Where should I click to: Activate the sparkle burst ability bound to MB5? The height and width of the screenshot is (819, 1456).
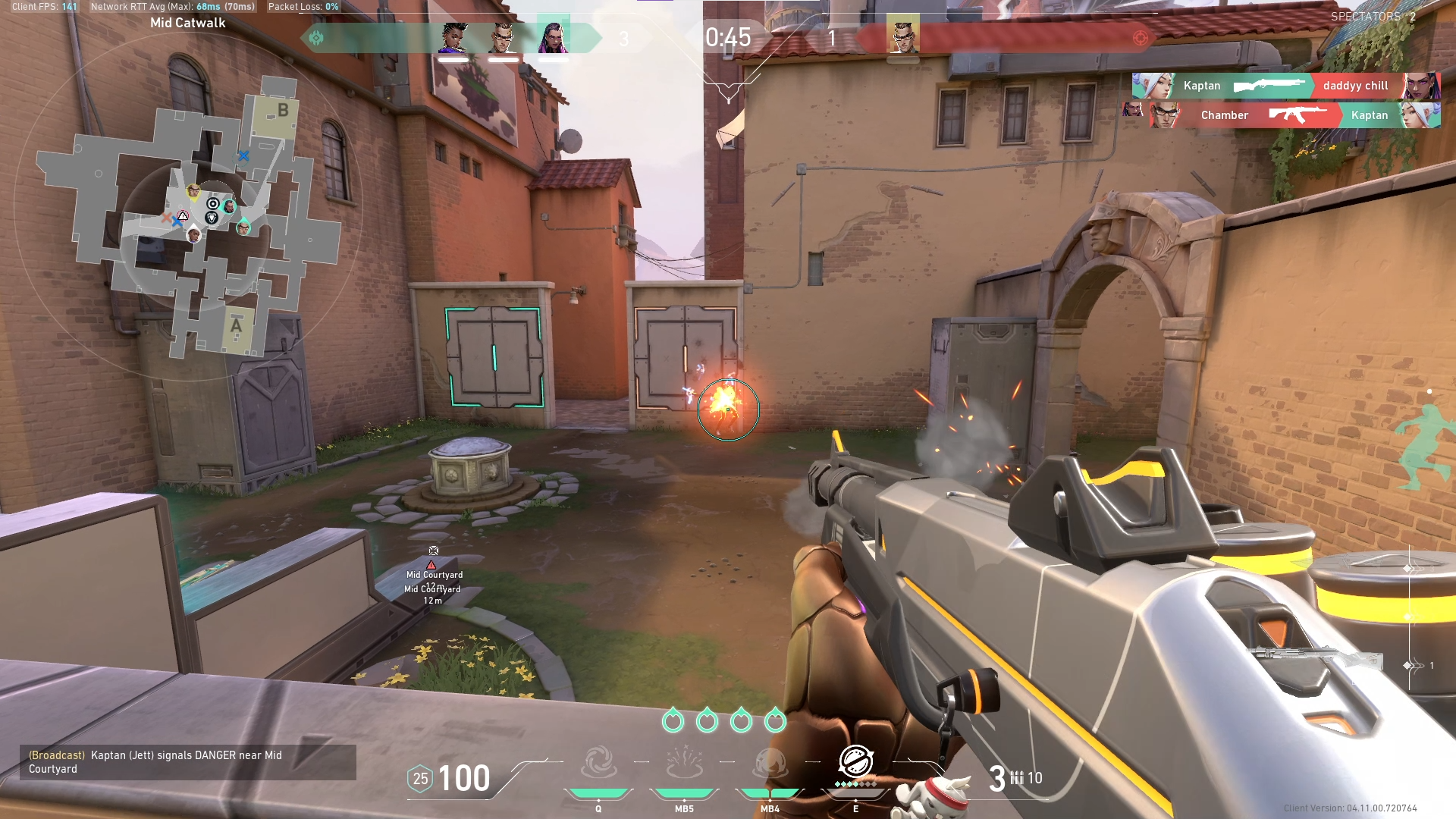(x=684, y=763)
